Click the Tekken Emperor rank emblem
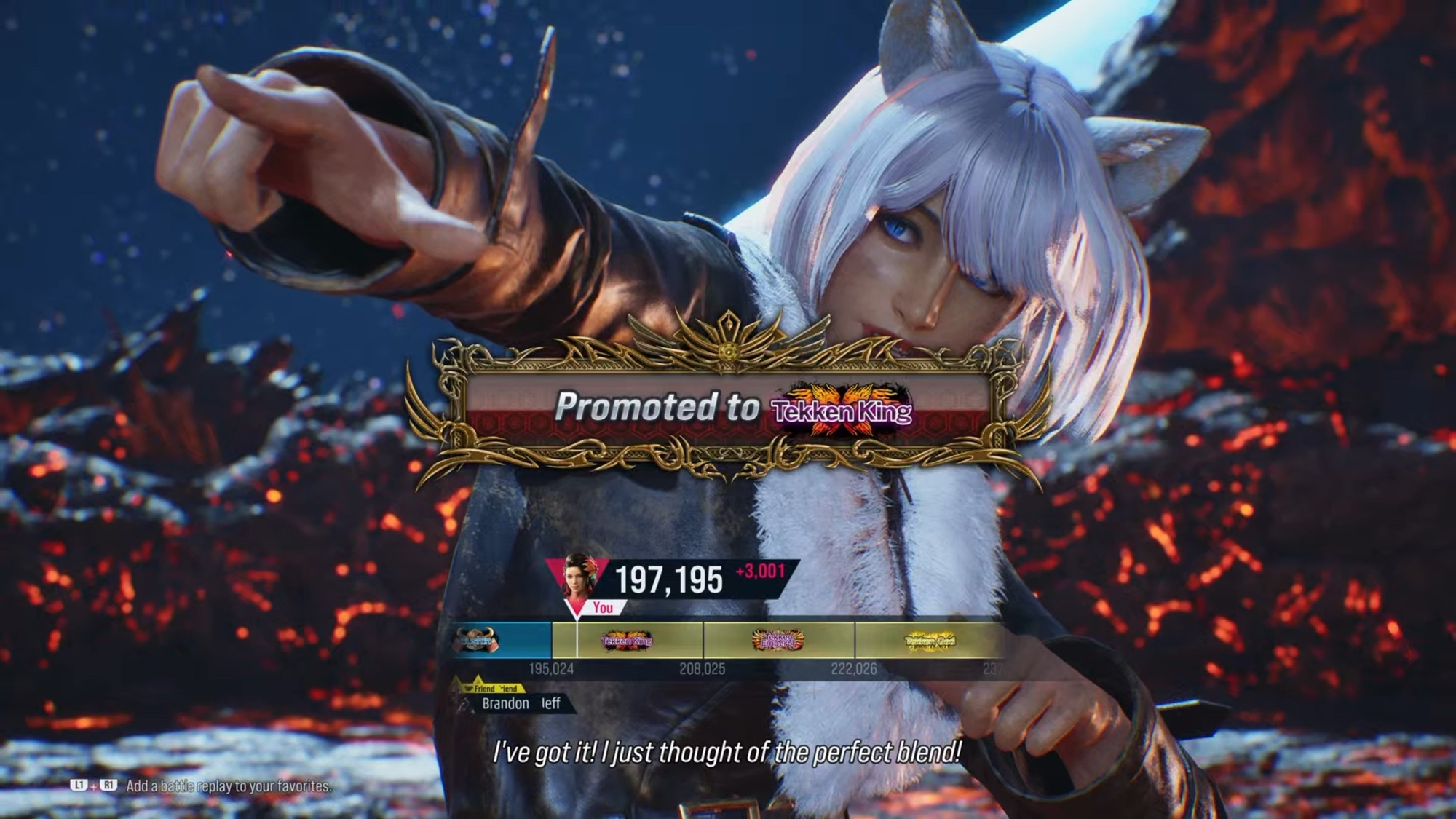Viewport: 1456px width, 819px height. pyautogui.click(x=778, y=641)
